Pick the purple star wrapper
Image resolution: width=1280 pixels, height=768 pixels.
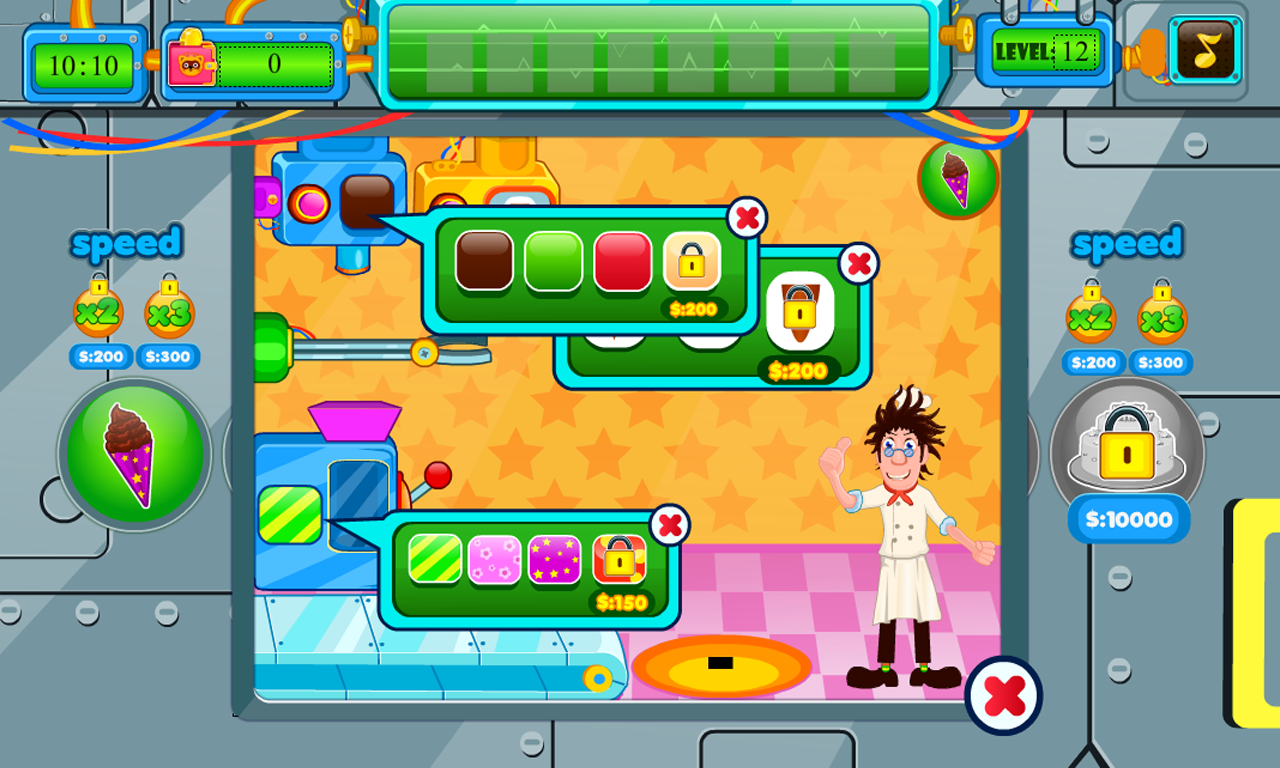click(555, 558)
